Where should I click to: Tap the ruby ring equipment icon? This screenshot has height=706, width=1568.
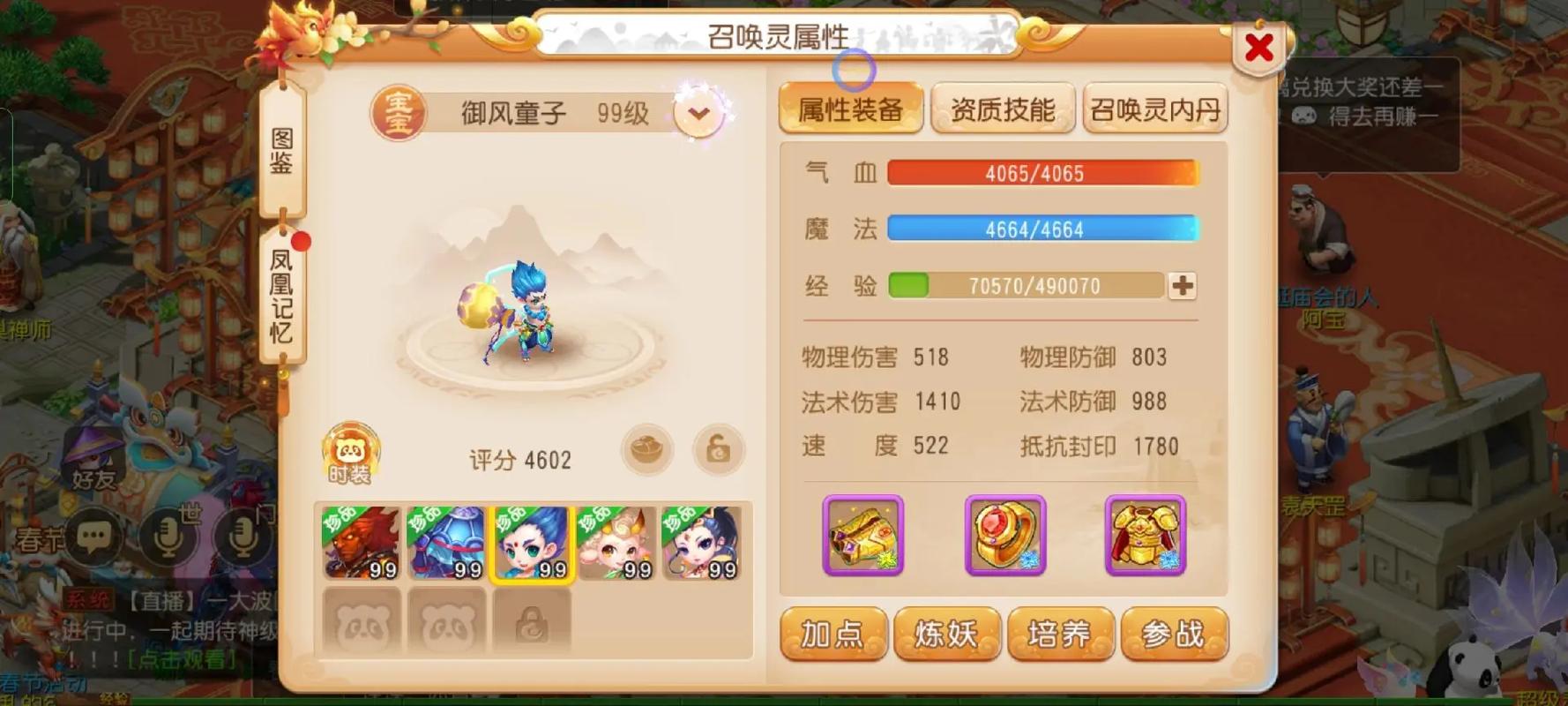pyautogui.click(x=1005, y=536)
